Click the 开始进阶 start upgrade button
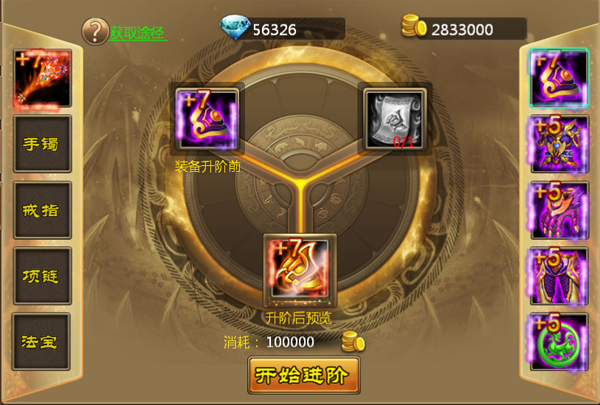Image resolution: width=600 pixels, height=405 pixels. pos(303,375)
